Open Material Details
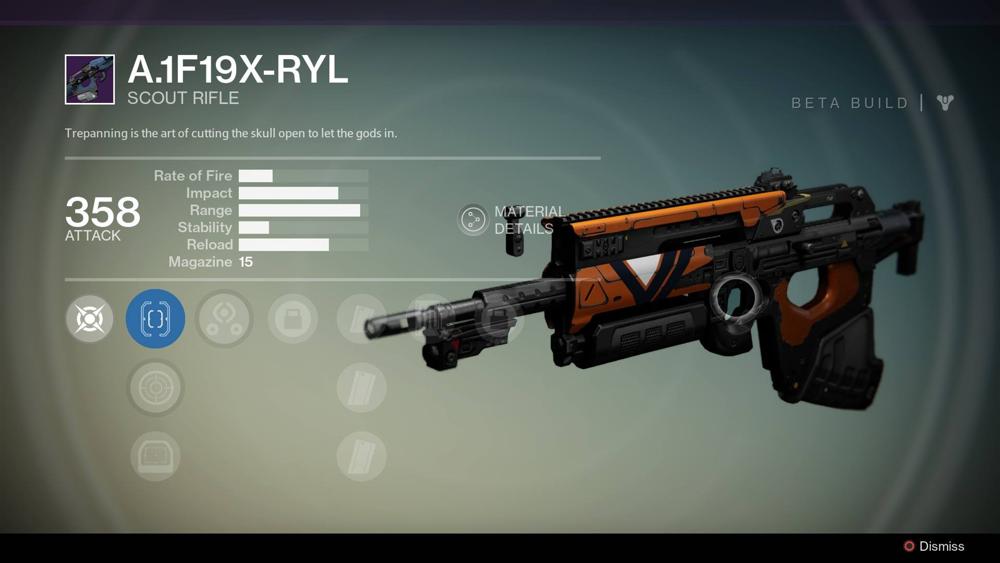The image size is (1000, 563). click(x=474, y=220)
